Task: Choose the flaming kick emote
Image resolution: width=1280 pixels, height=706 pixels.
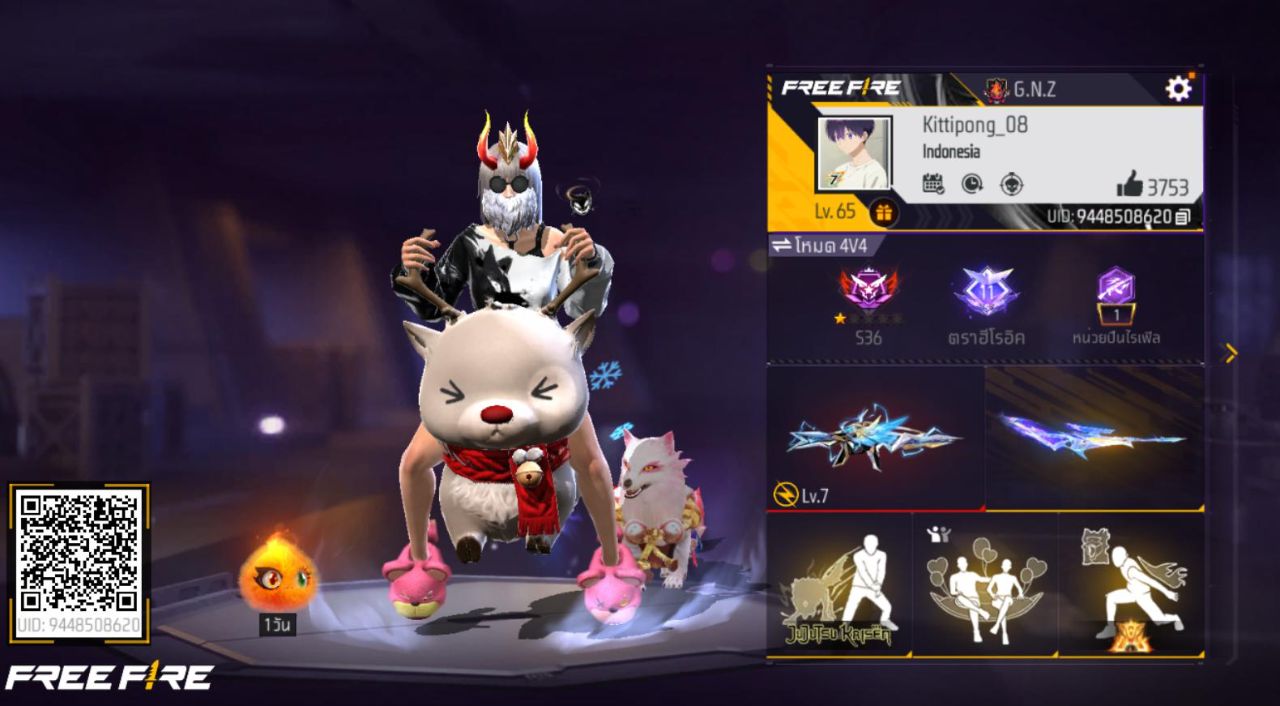Action: tap(1130, 585)
